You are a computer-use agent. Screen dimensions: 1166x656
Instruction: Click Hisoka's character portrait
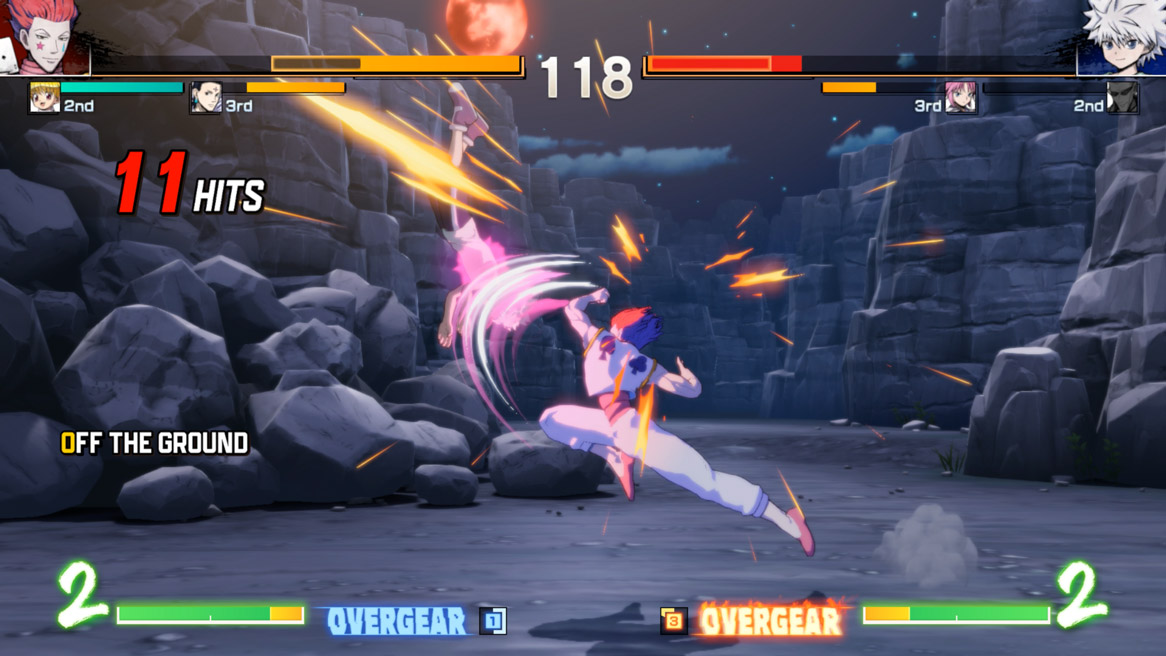click(x=47, y=37)
